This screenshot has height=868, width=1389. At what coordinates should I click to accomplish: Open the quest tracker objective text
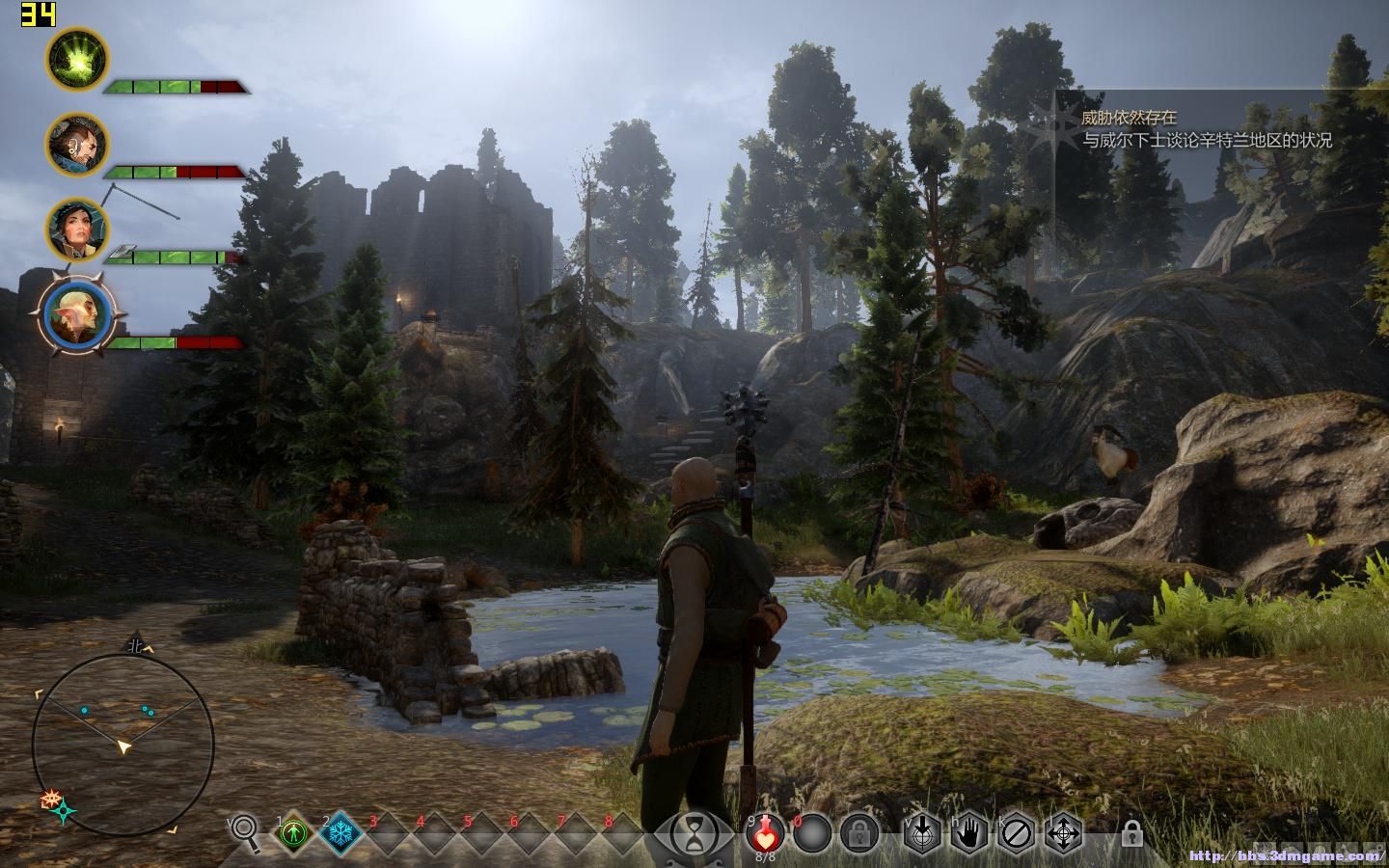1206,140
